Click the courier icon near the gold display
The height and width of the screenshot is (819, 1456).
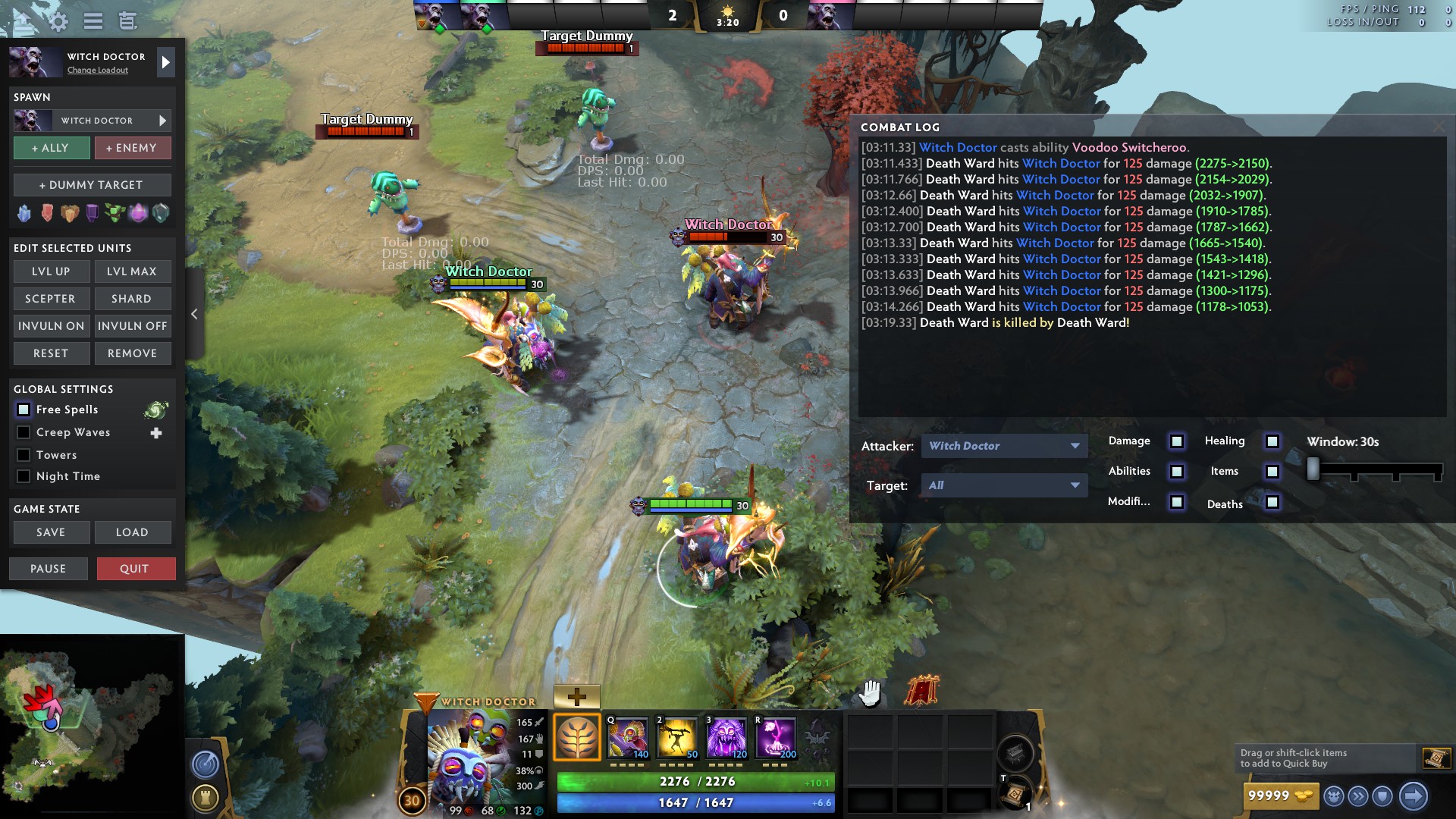pyautogui.click(x=1332, y=795)
